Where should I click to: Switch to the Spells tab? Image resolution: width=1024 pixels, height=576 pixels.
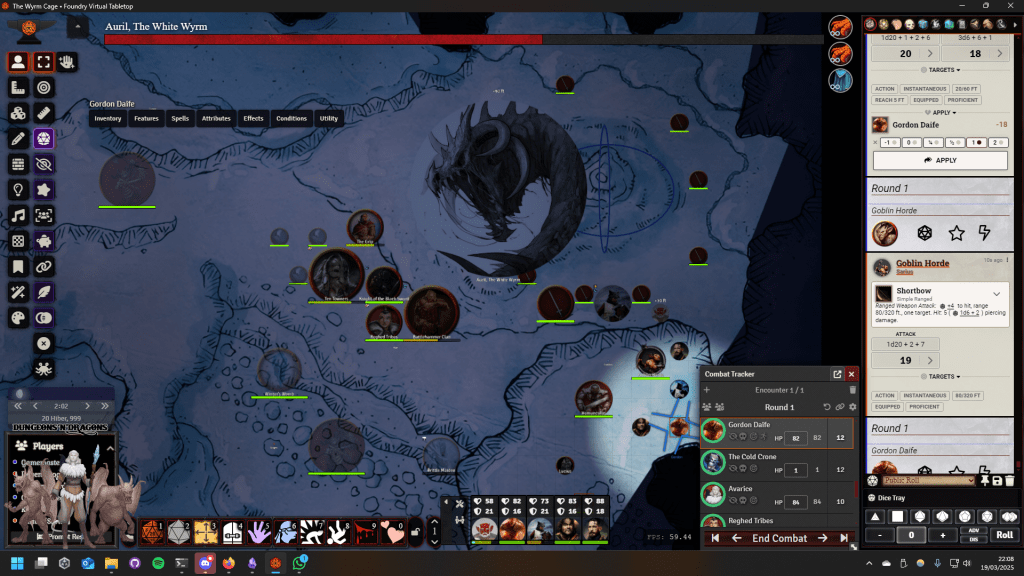(180, 118)
